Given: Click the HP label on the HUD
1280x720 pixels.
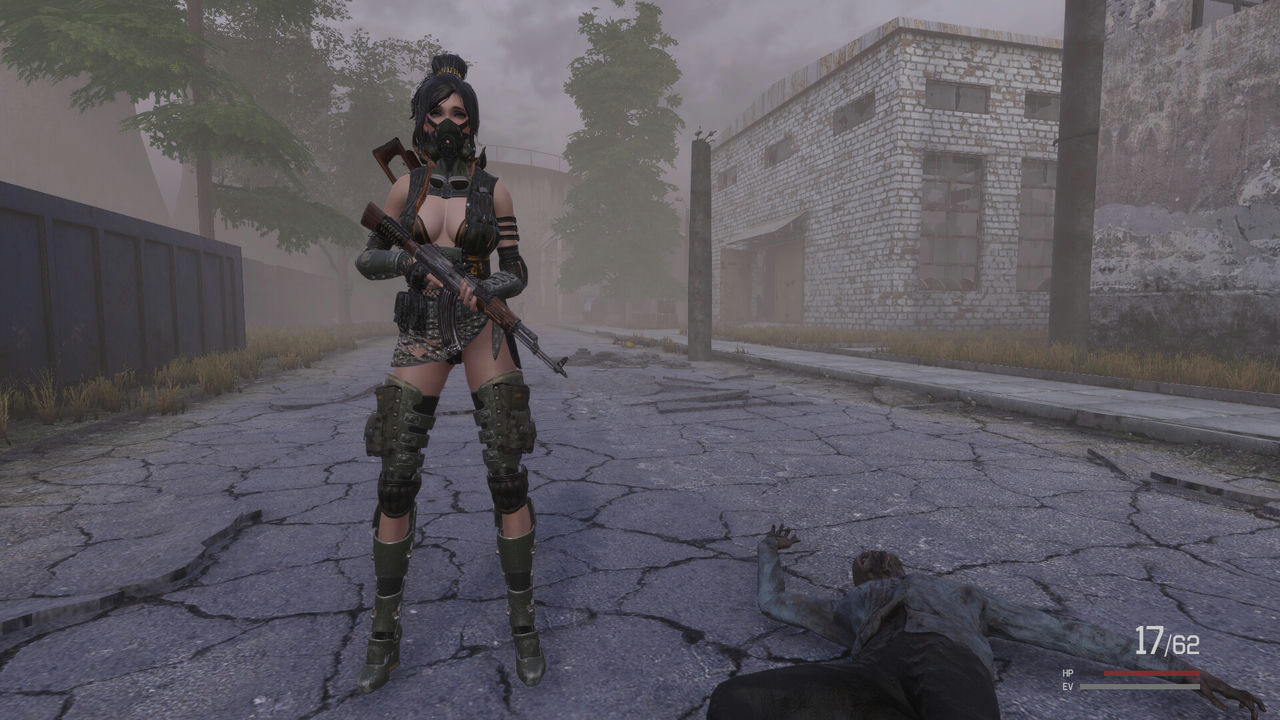Looking at the screenshot, I should [1067, 672].
